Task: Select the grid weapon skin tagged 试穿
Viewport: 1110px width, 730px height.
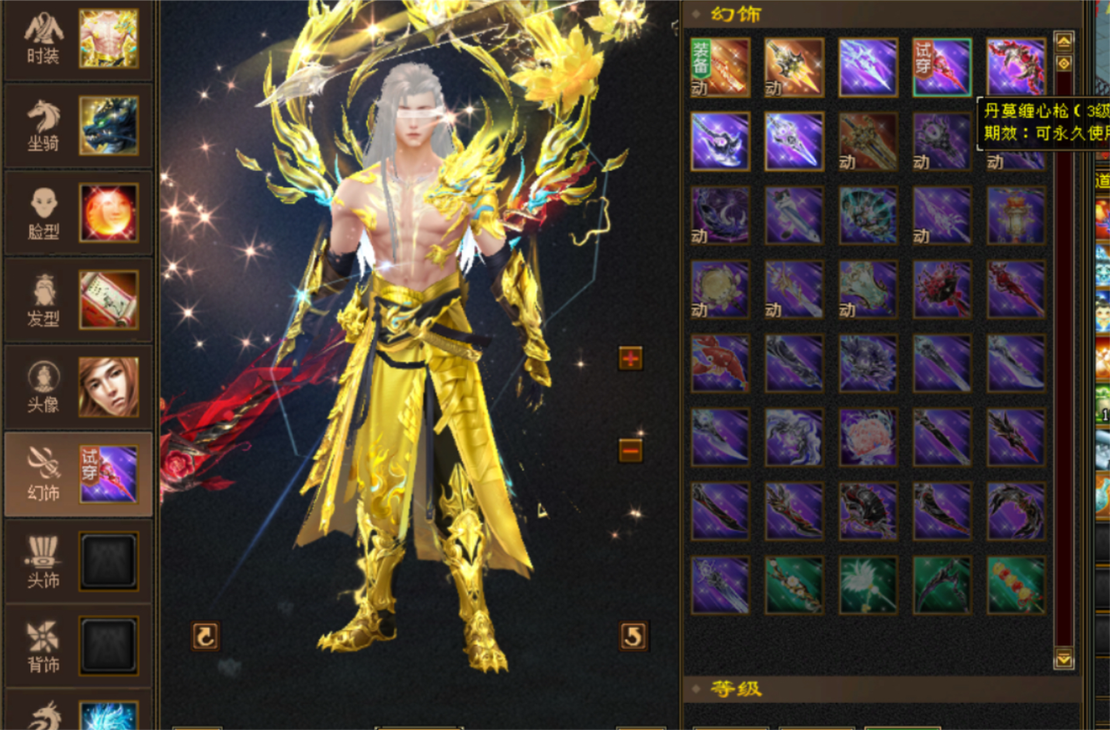Action: pos(942,67)
